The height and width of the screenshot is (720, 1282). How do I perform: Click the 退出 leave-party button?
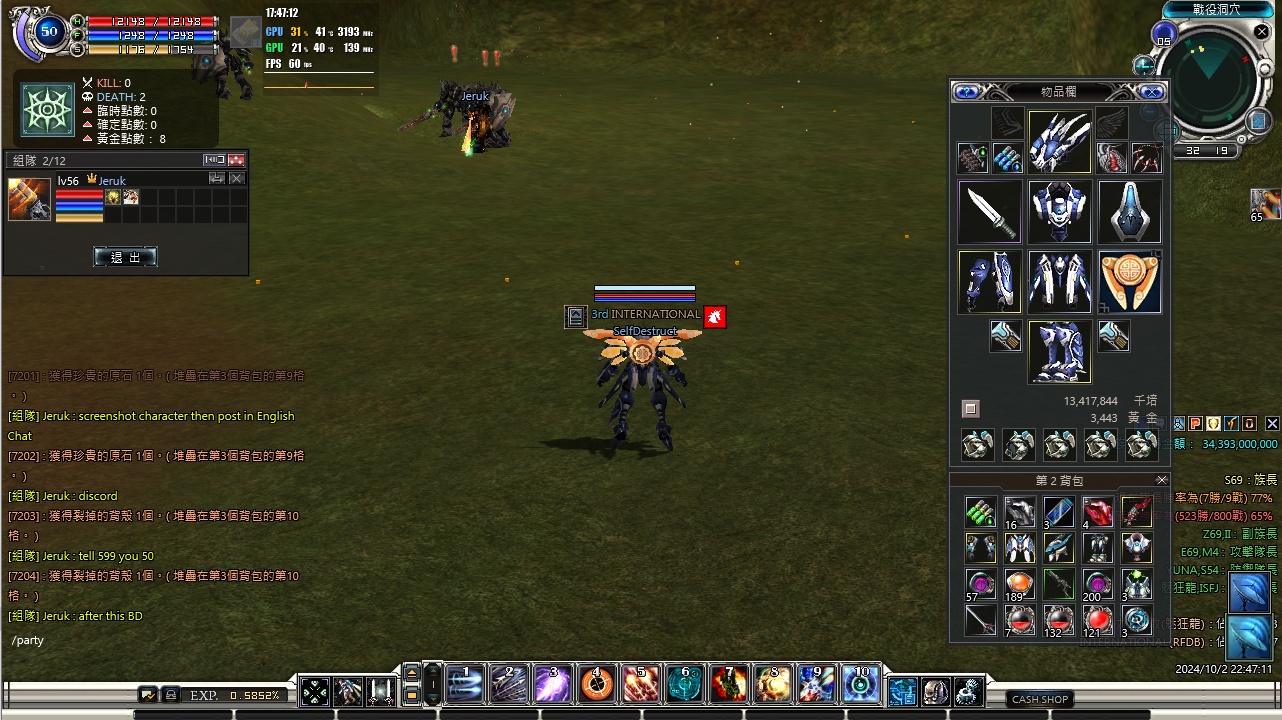[125, 257]
